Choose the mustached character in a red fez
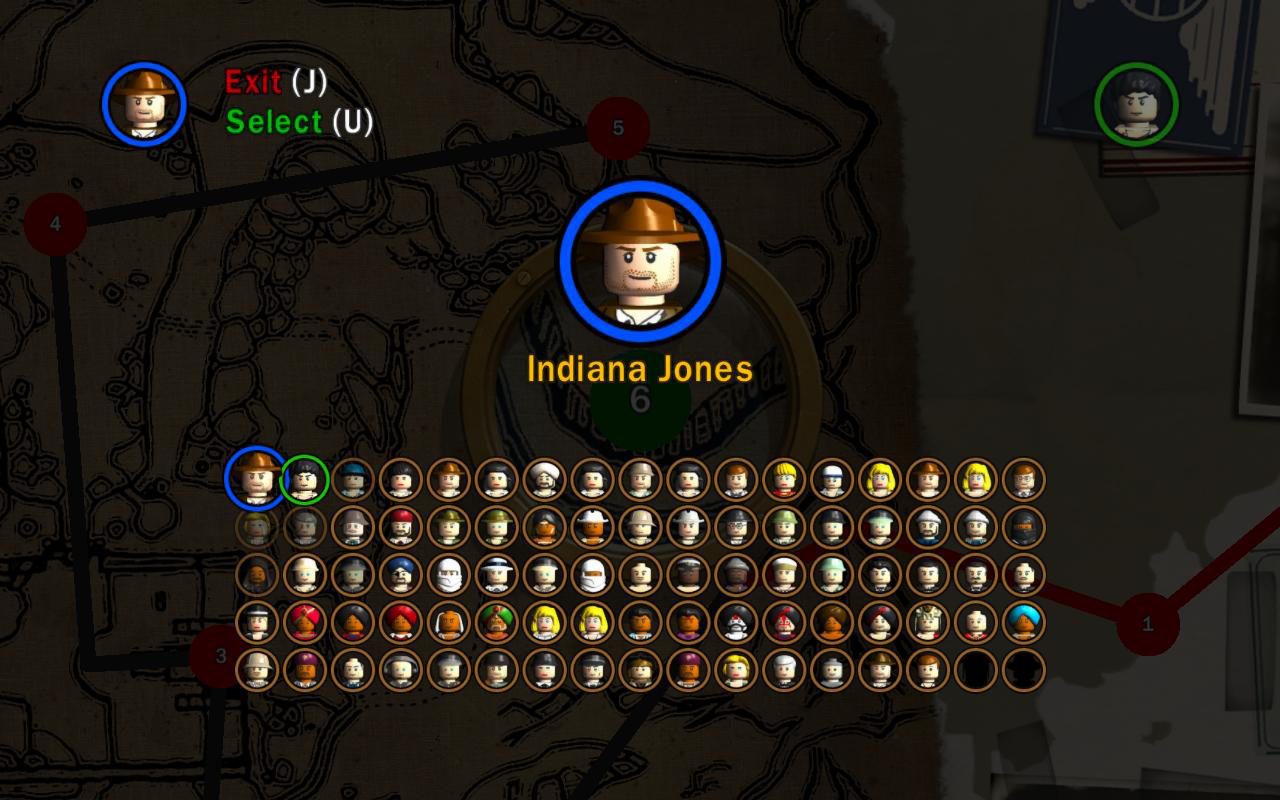Screen dimensions: 1280x800 (x=400, y=527)
